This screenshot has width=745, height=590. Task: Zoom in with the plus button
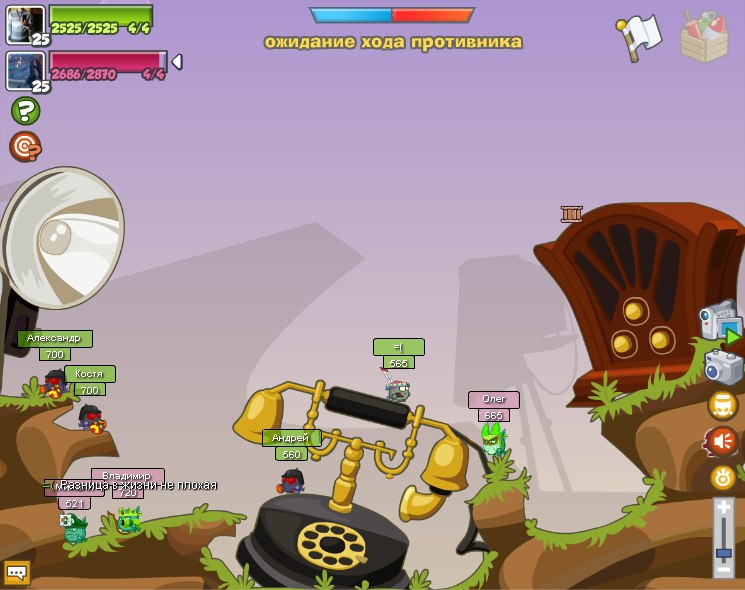click(x=723, y=509)
